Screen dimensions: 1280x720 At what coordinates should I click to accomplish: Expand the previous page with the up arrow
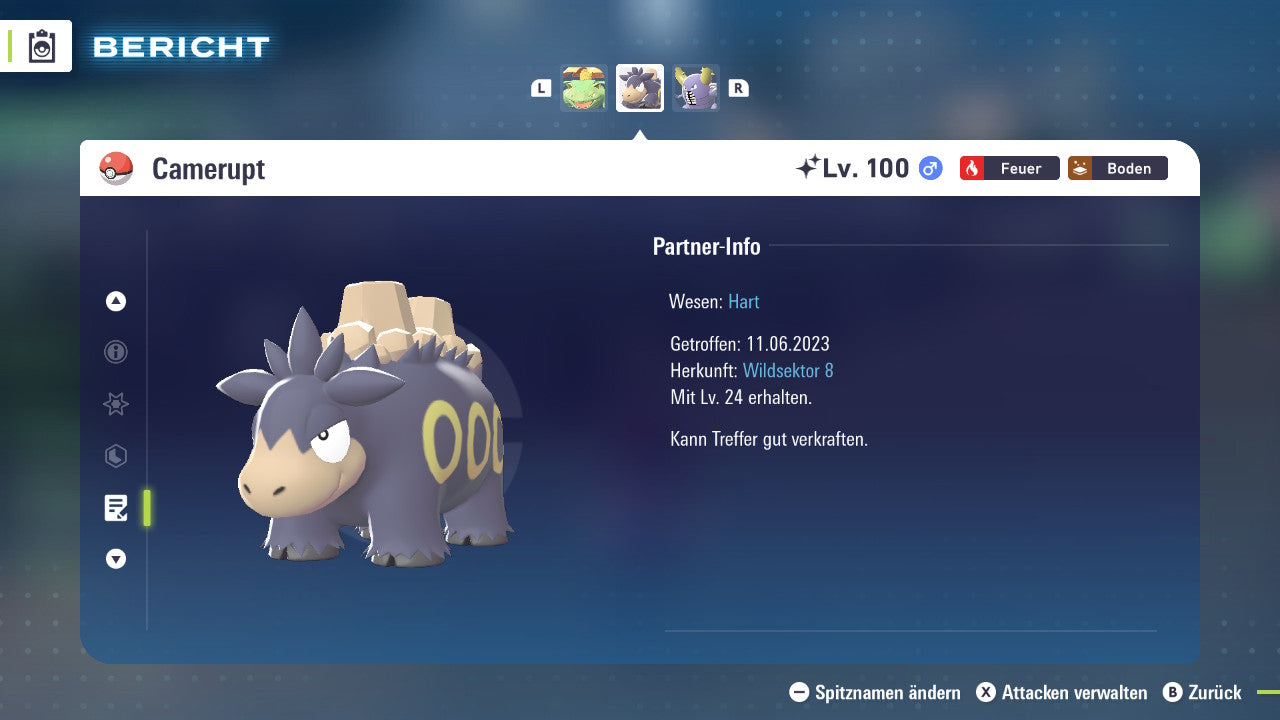click(115, 301)
